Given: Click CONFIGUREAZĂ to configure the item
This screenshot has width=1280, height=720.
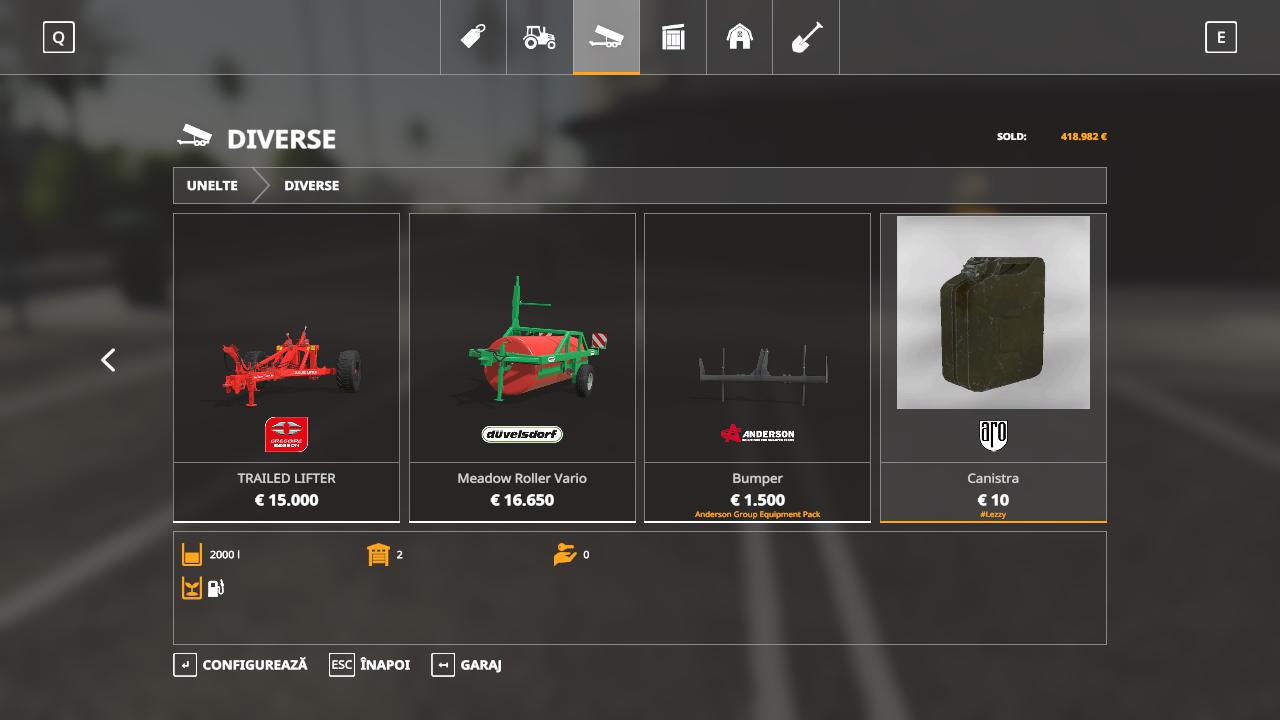Looking at the screenshot, I should [241, 665].
